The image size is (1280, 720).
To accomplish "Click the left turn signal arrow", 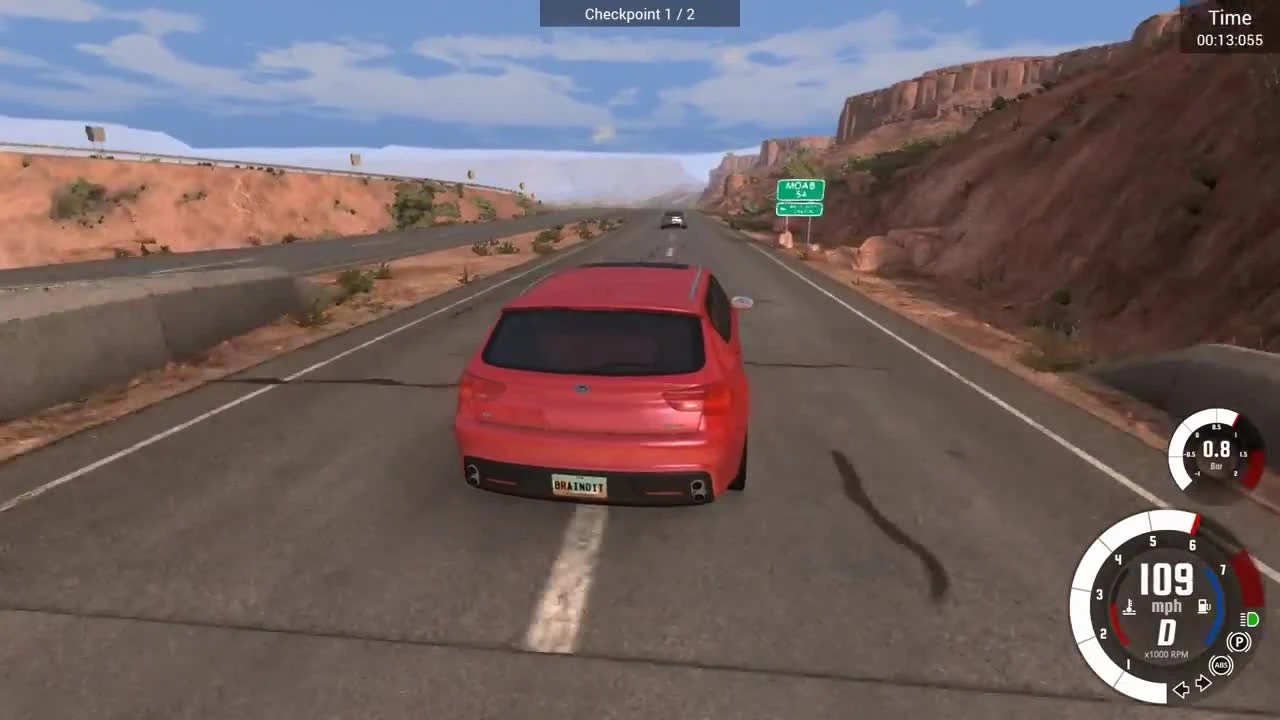I will pos(1181,688).
